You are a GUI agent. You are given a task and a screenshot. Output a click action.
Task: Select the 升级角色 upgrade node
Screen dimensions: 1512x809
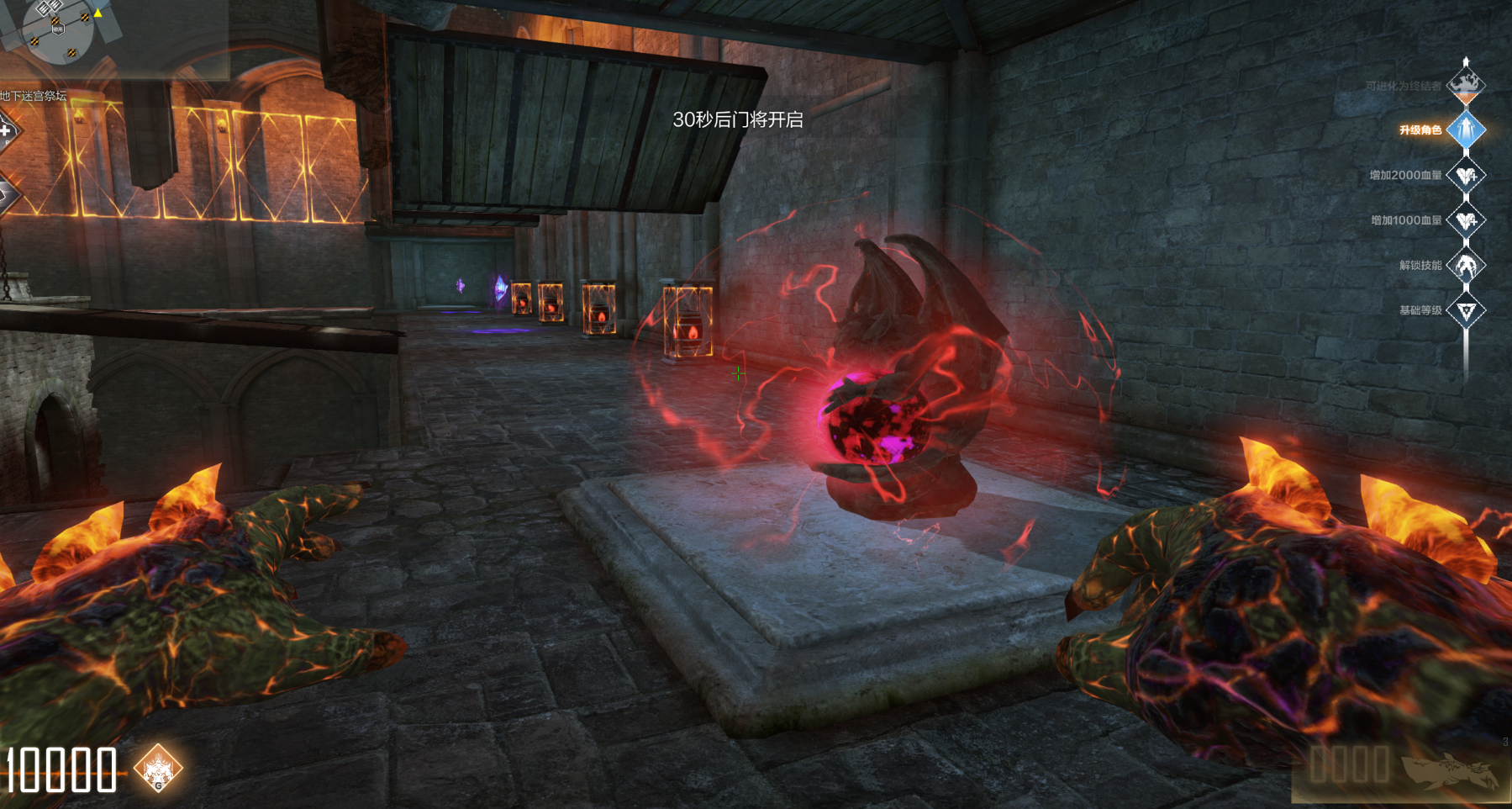(1466, 130)
